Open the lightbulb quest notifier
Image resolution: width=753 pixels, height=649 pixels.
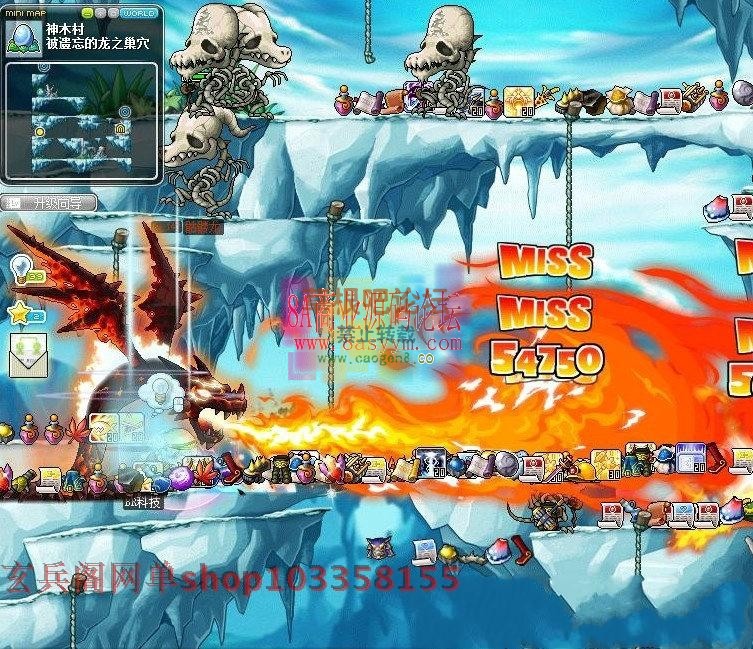pos(22,269)
